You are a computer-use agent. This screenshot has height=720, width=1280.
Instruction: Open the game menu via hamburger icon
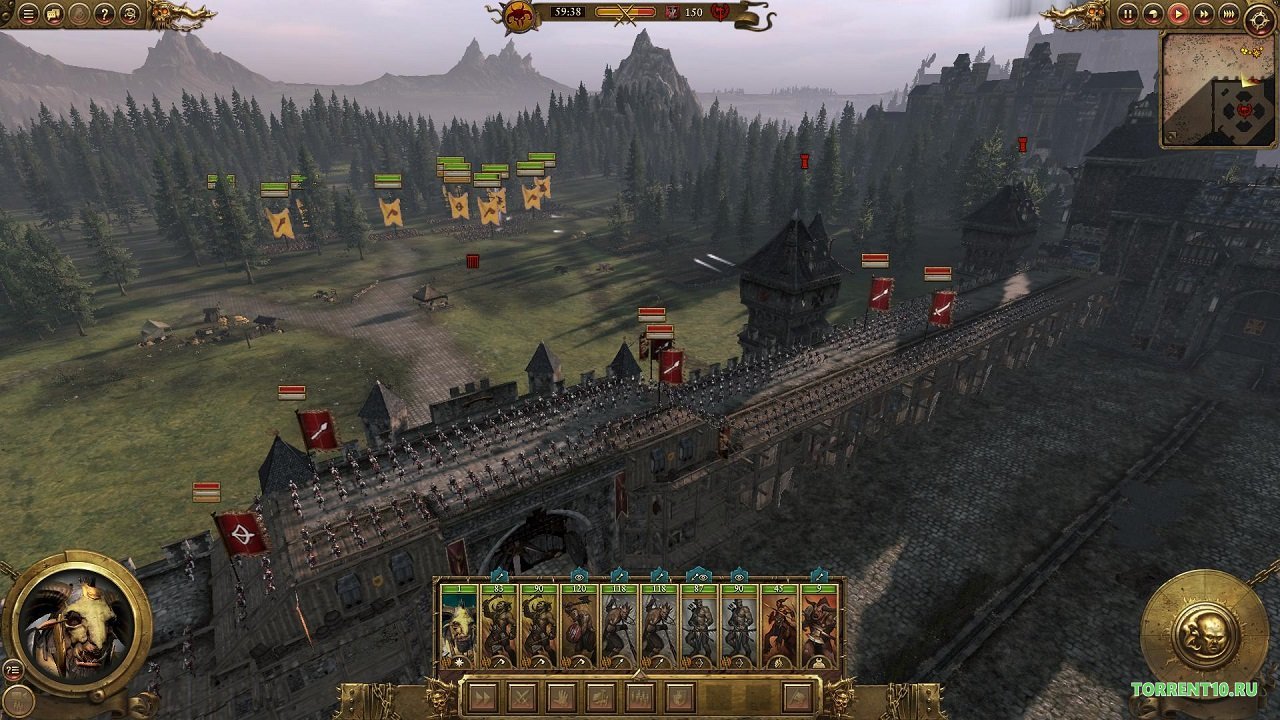pyautogui.click(x=27, y=14)
